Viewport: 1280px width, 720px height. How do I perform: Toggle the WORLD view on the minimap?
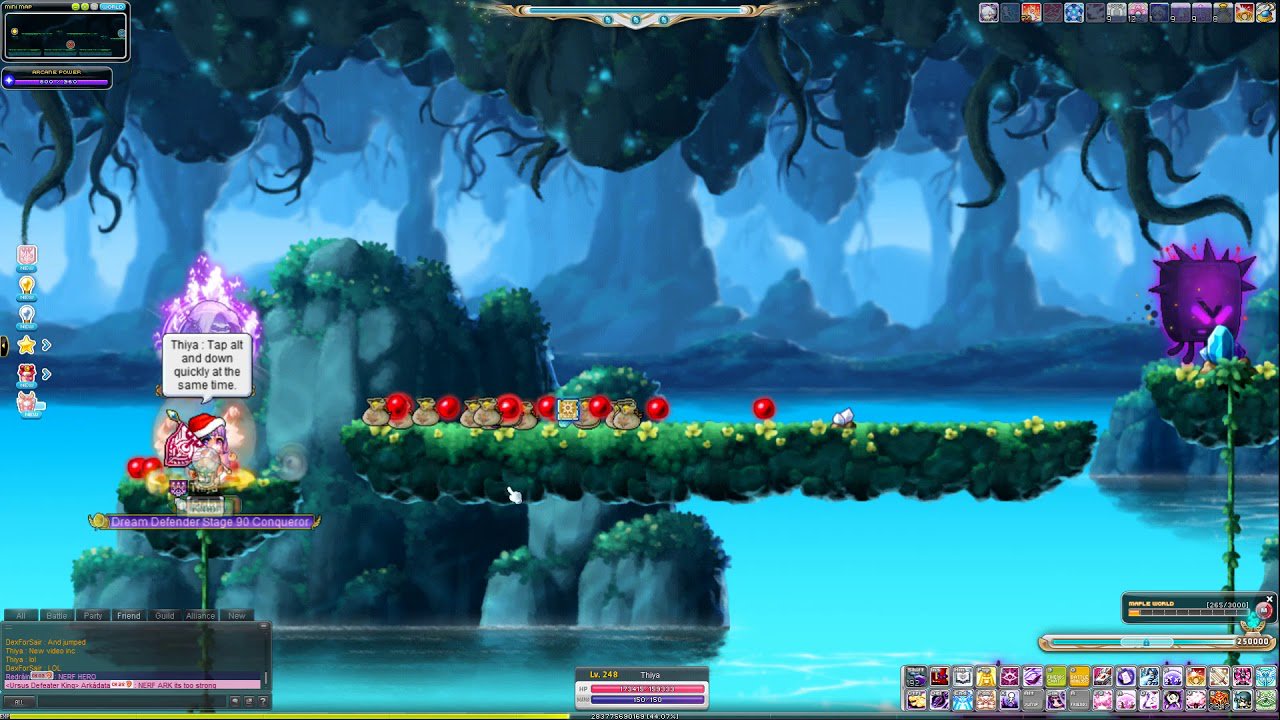click(113, 7)
